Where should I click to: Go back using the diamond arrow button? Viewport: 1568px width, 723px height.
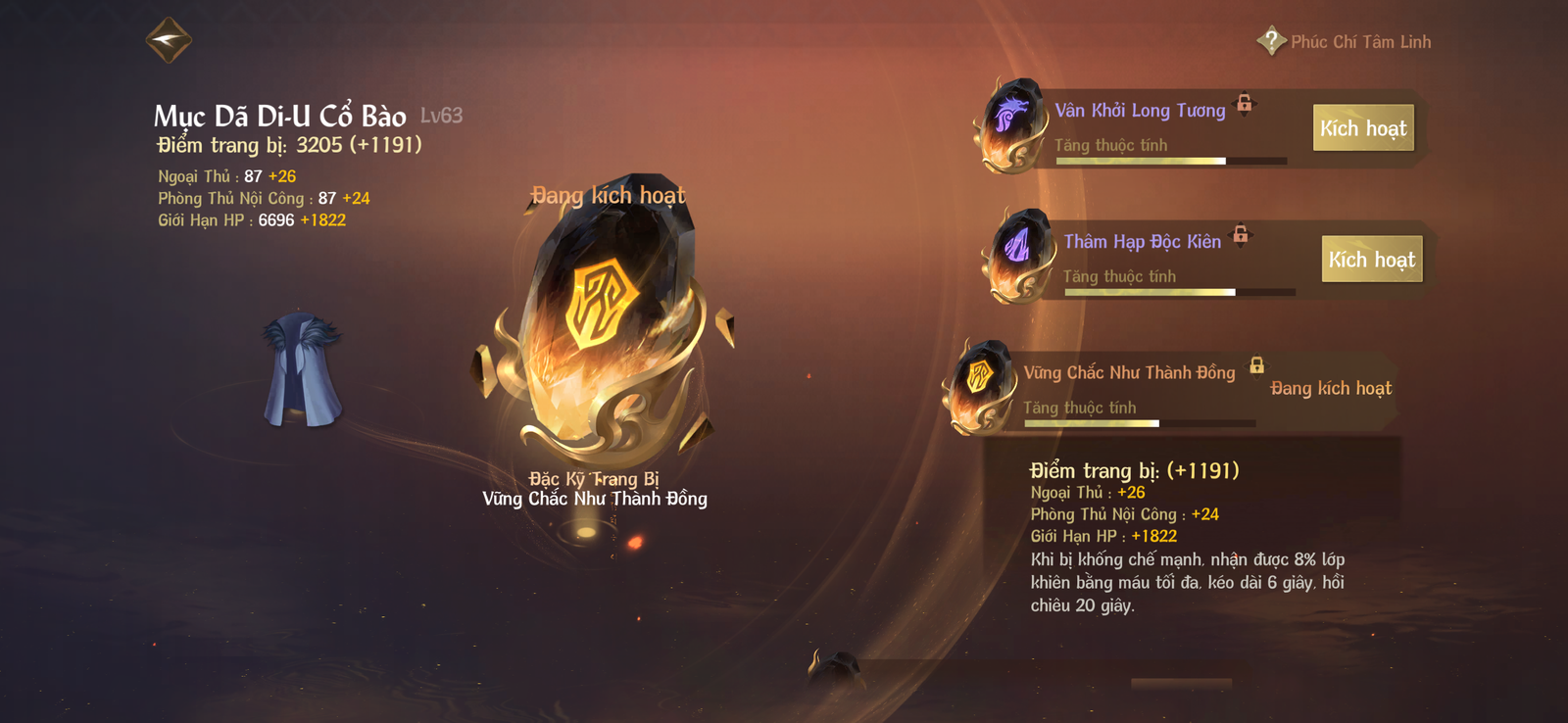tap(169, 40)
